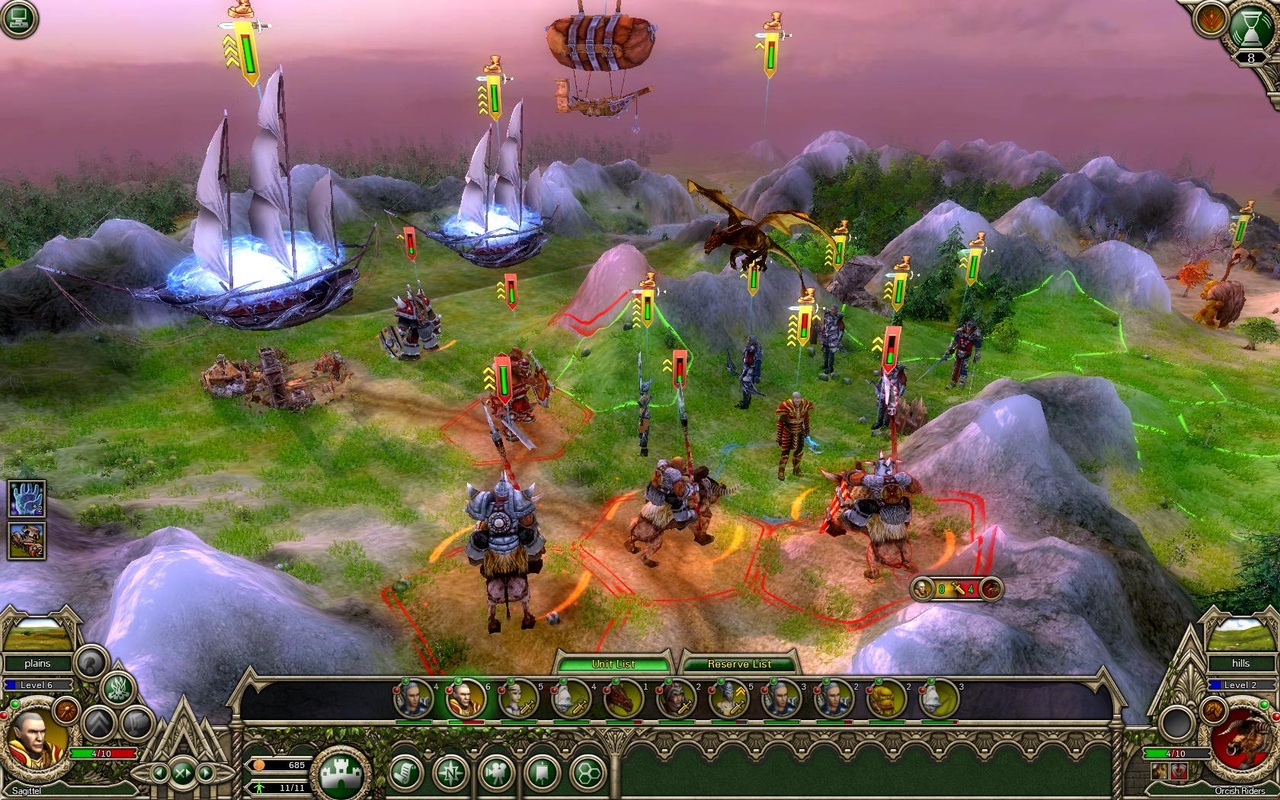The image size is (1280, 800).
Task: Switch to the Reserve List tab
Action: [739, 664]
